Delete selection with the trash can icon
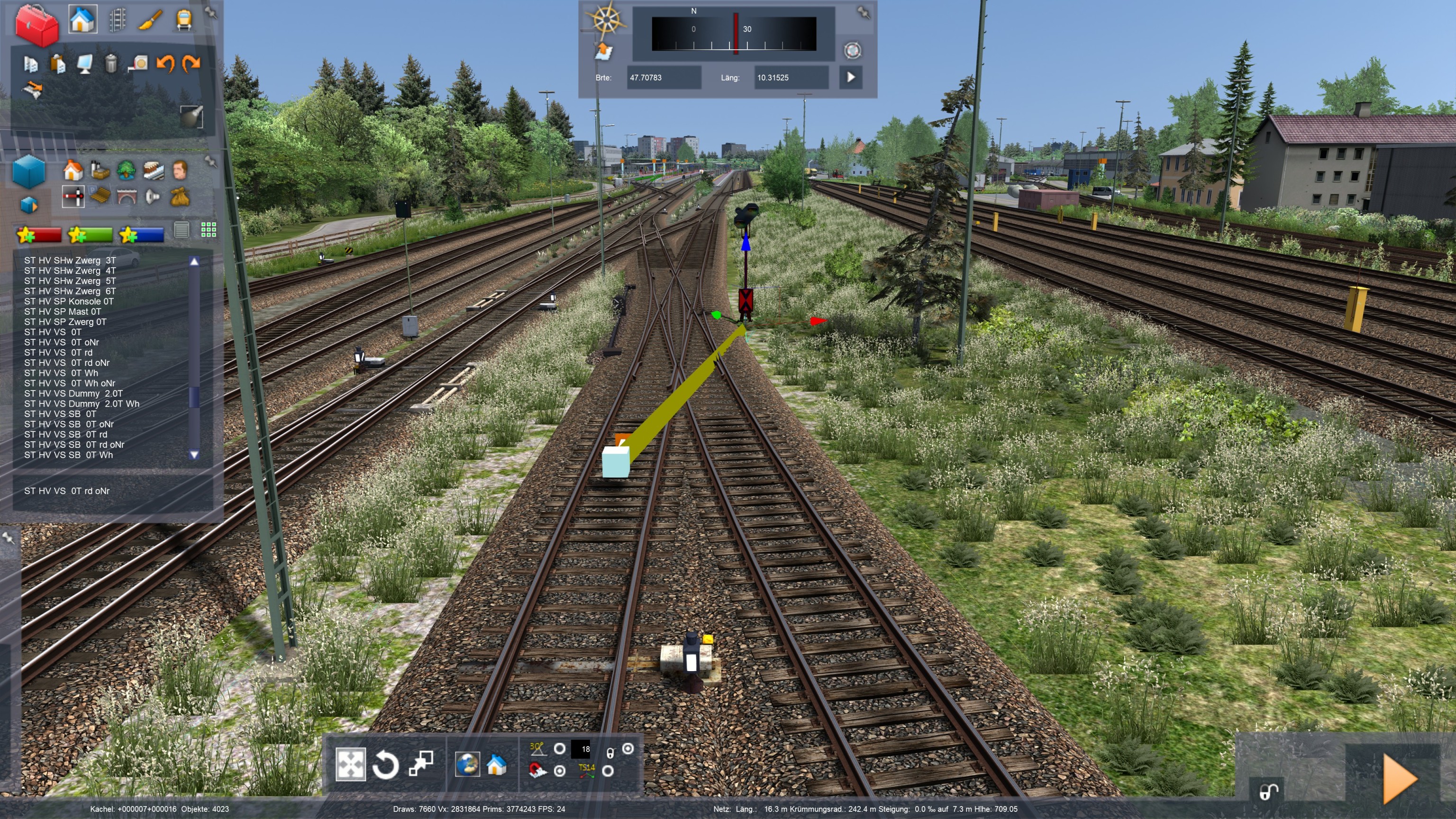 [x=111, y=64]
